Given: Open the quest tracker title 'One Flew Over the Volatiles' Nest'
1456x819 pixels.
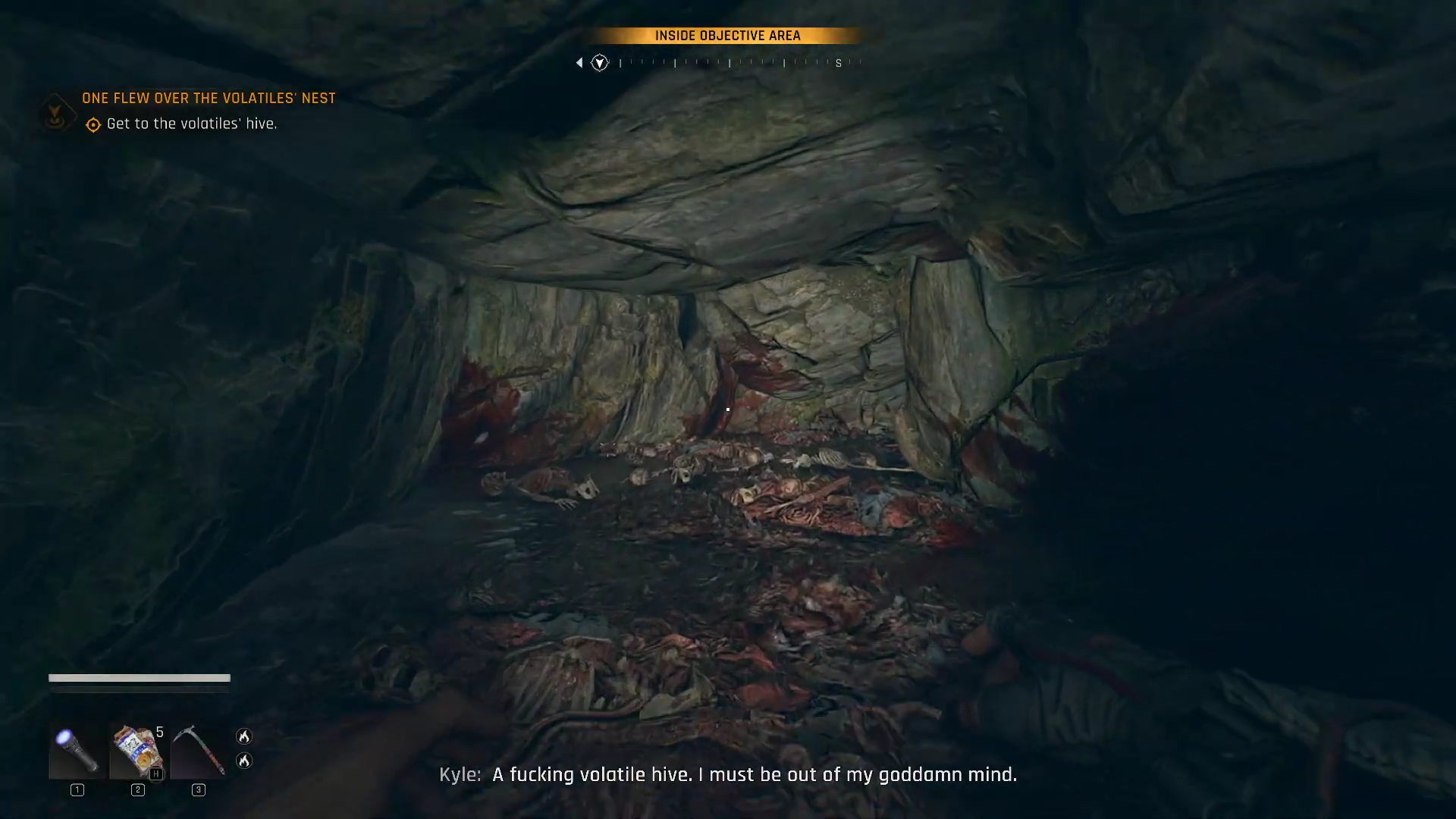Looking at the screenshot, I should tap(209, 99).
